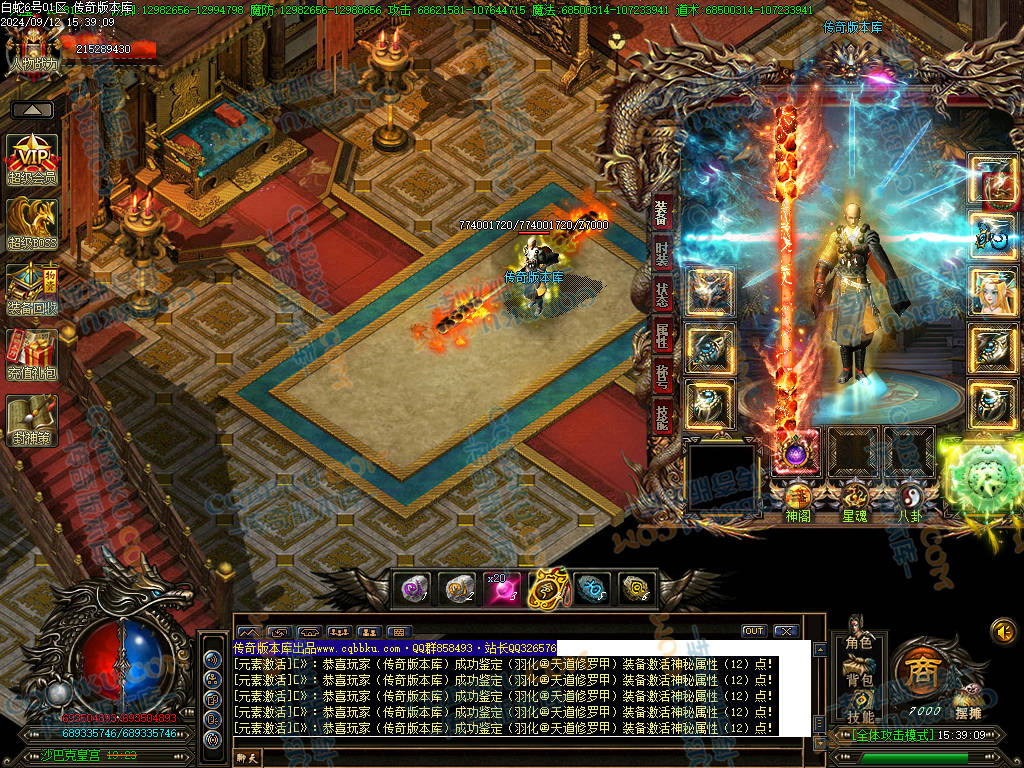Open the 封神策 book menu
1024x768 pixels.
[32, 420]
